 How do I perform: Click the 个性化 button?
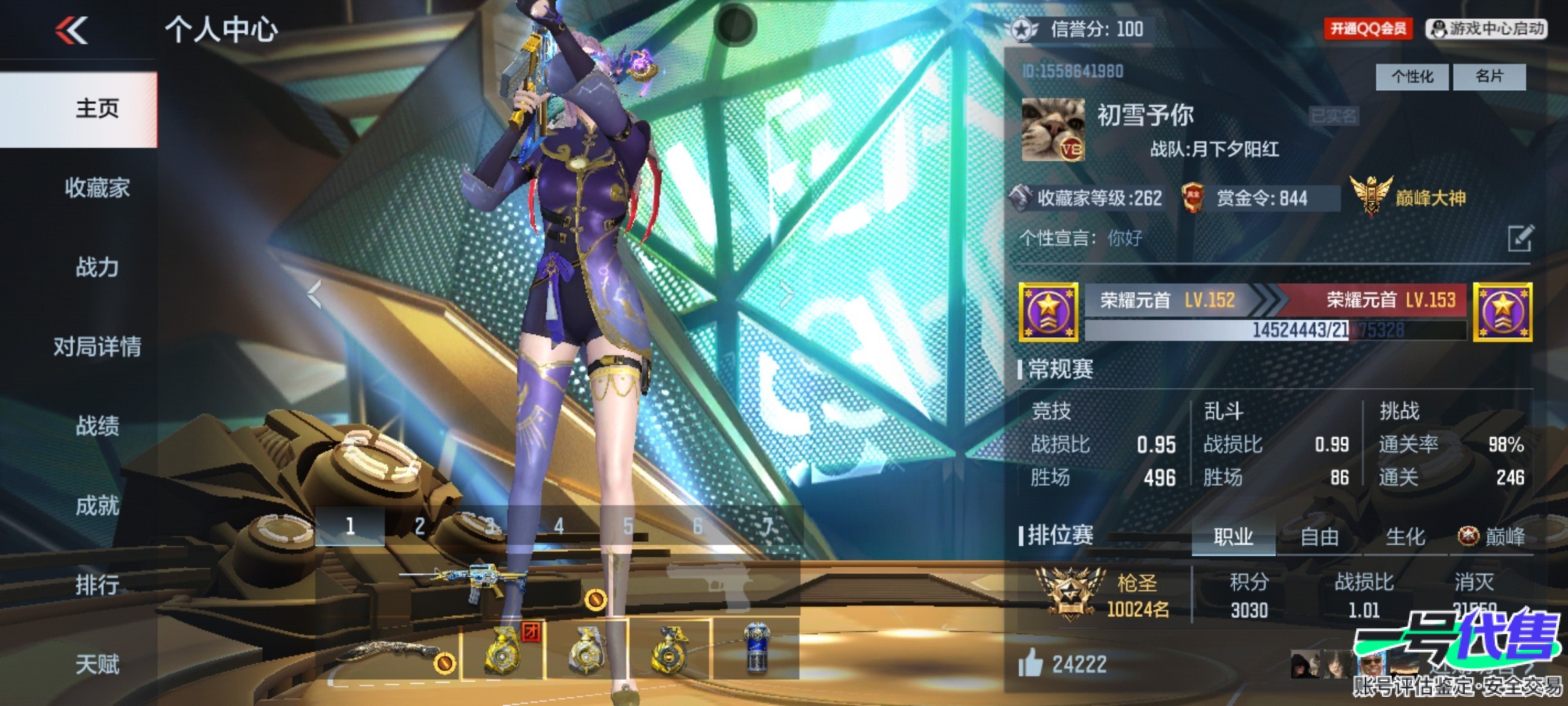tap(1412, 77)
